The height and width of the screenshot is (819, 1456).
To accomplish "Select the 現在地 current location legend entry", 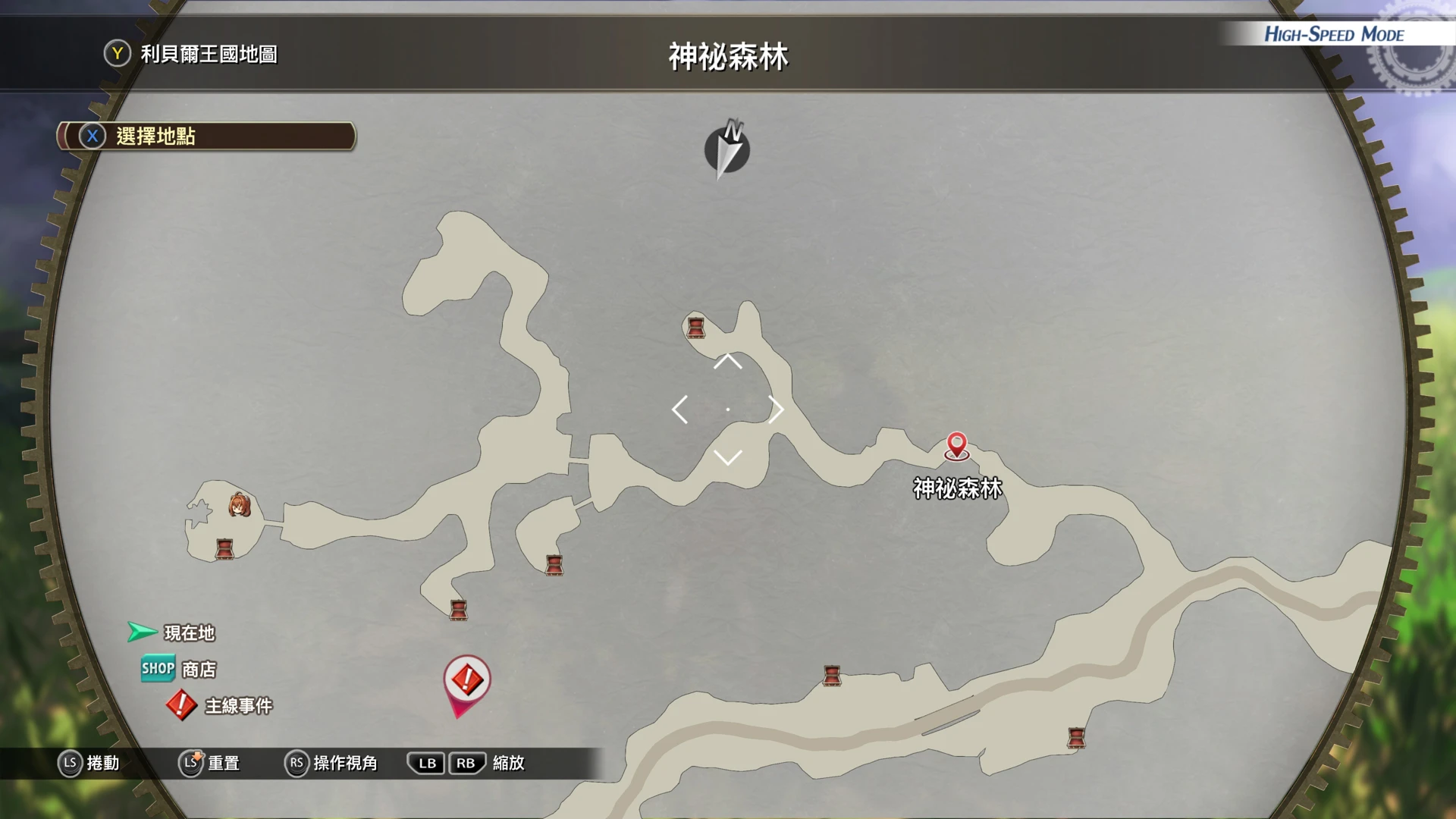I will [172, 632].
